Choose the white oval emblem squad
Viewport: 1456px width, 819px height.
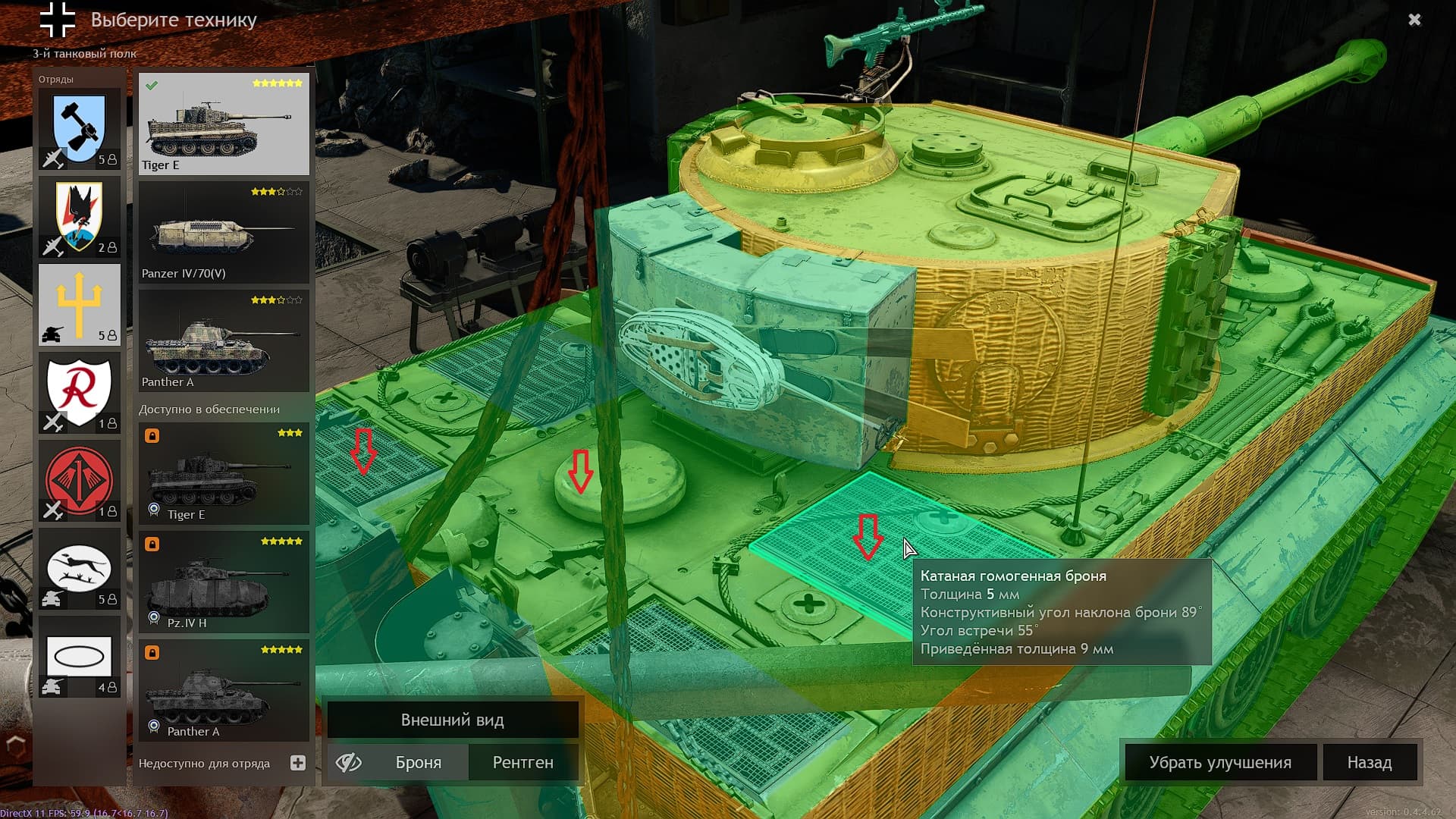[80, 657]
